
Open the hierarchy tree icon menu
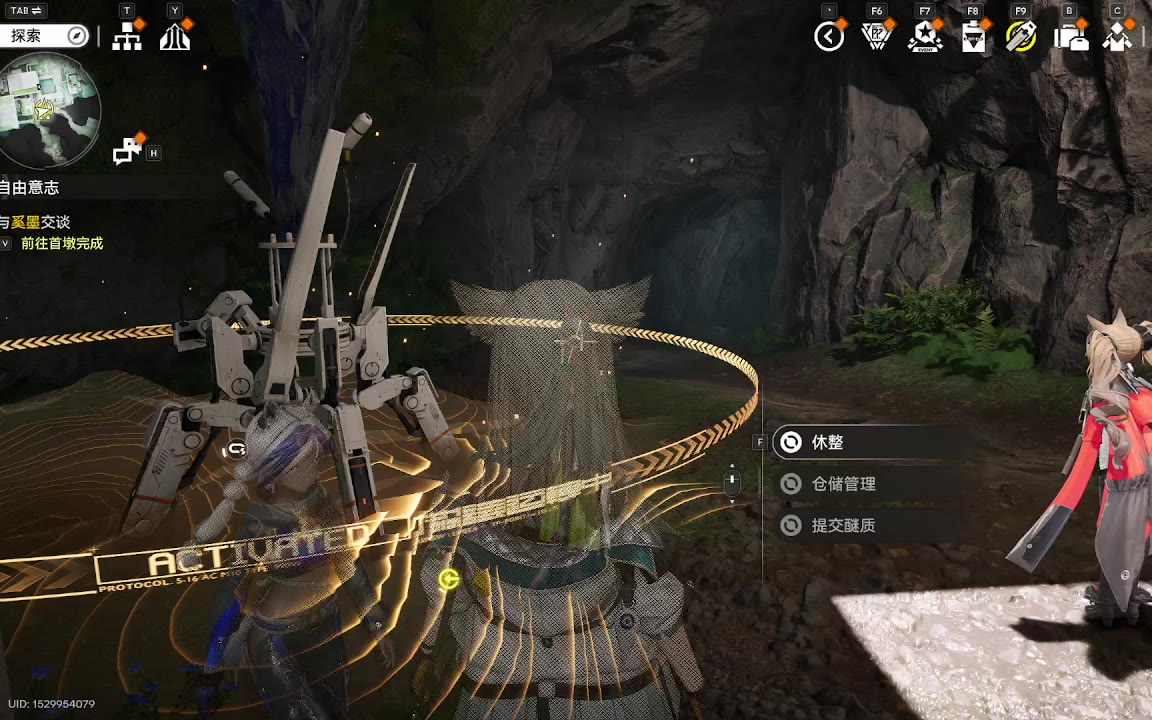point(126,37)
